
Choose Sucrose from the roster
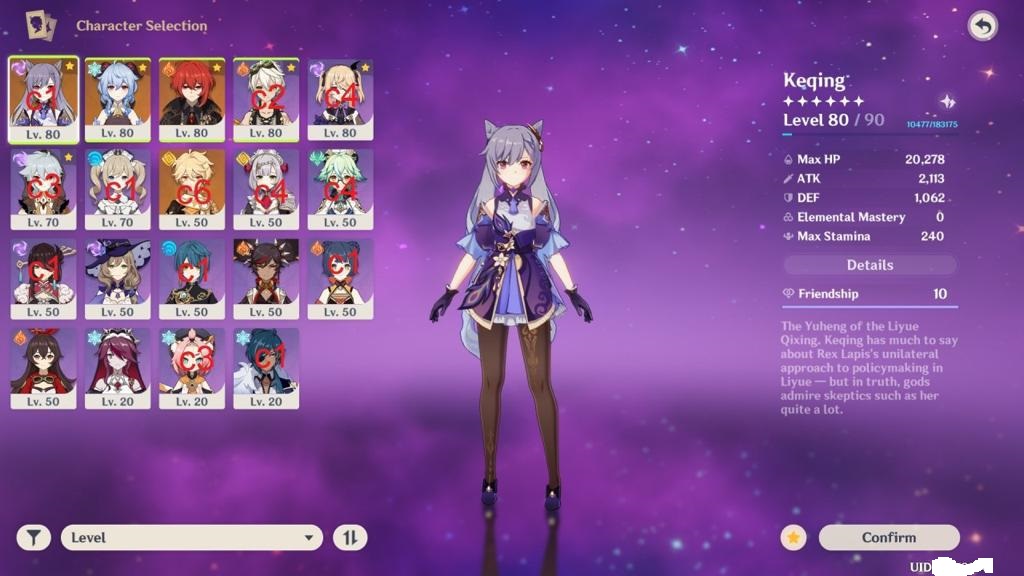[x=340, y=187]
